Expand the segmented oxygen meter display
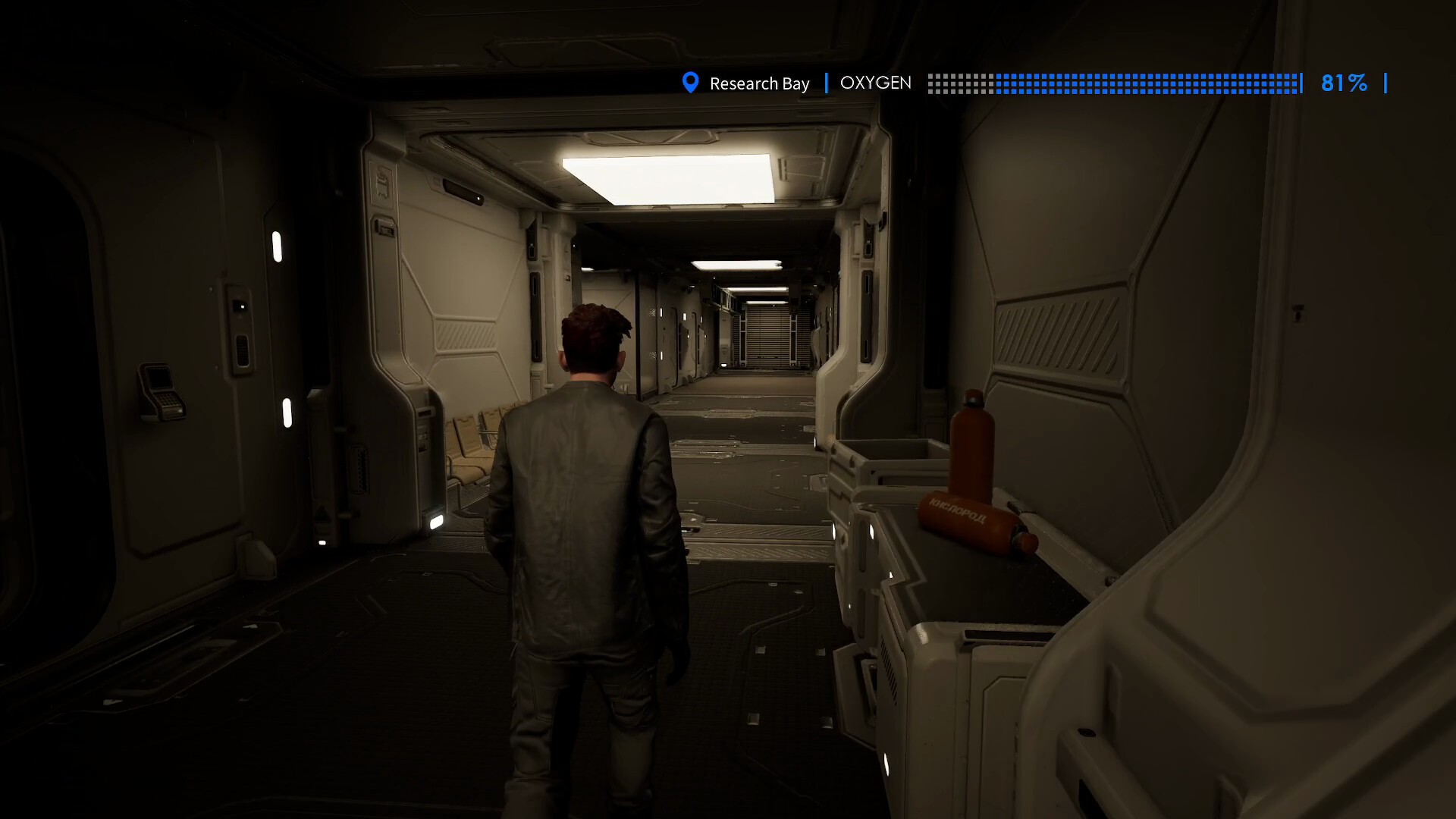Viewport: 1456px width, 819px height. (x=1115, y=83)
